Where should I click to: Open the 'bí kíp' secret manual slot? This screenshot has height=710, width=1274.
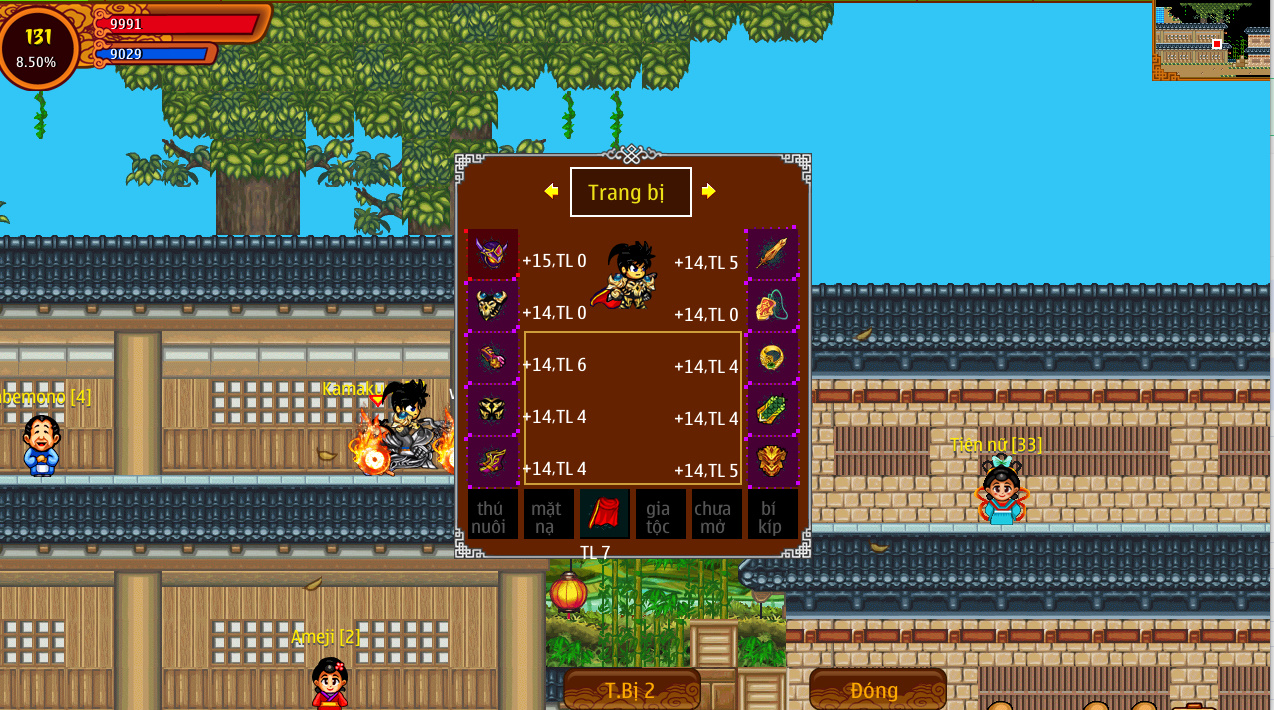pyautogui.click(x=772, y=514)
